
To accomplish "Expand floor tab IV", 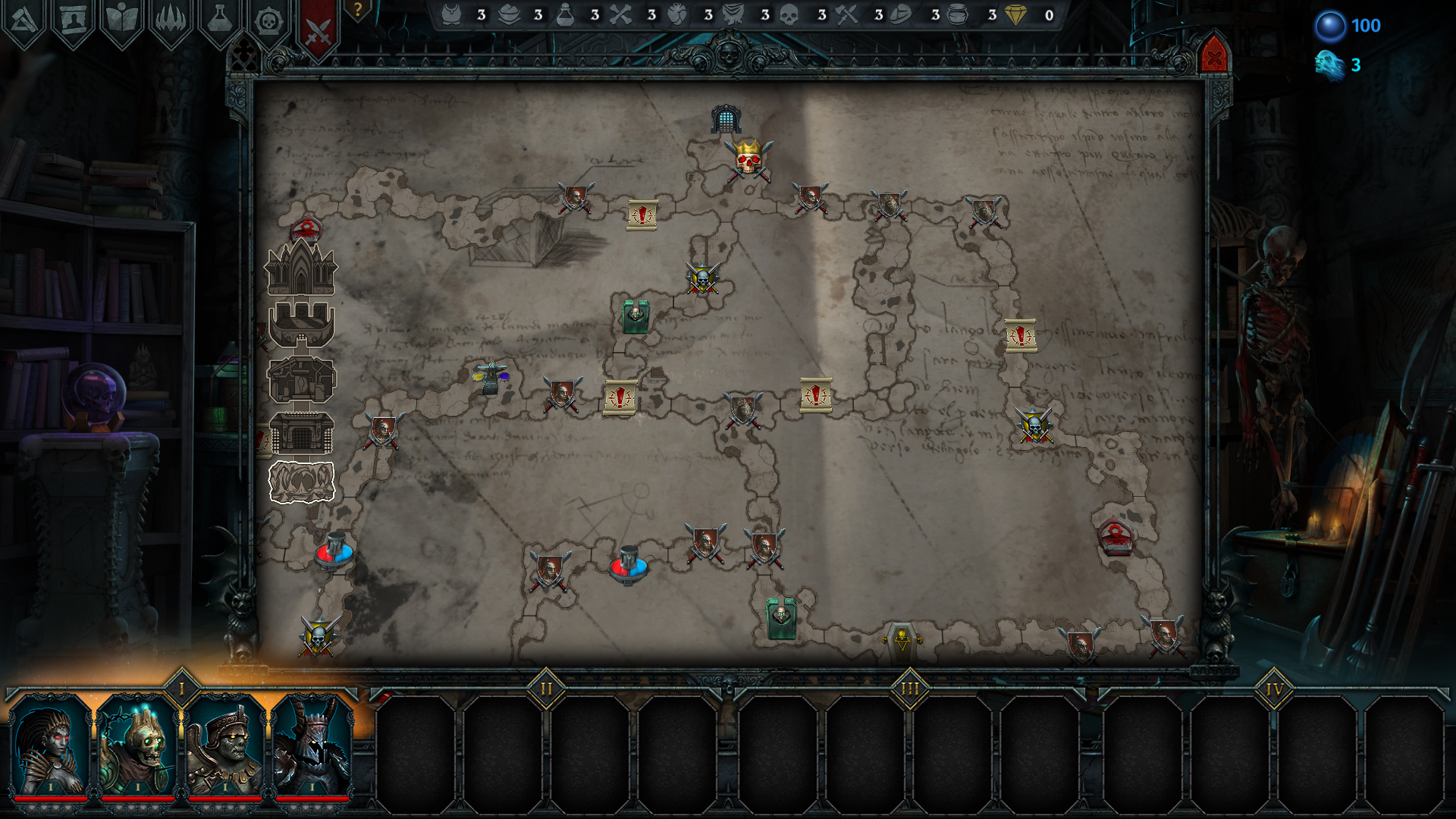I will tap(1274, 688).
